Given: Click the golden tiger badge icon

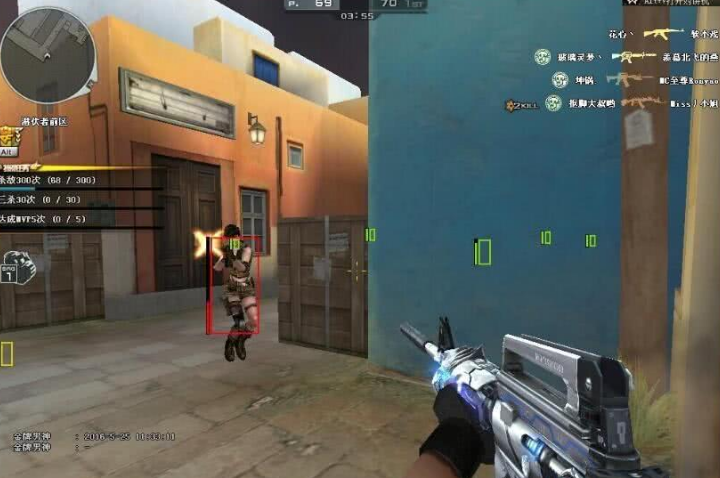Looking at the screenshot, I should [x=10, y=136].
